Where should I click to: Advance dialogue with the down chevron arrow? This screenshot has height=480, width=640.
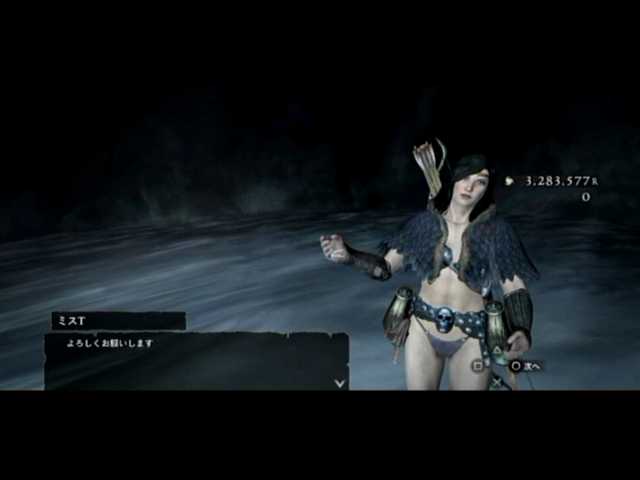click(x=340, y=381)
